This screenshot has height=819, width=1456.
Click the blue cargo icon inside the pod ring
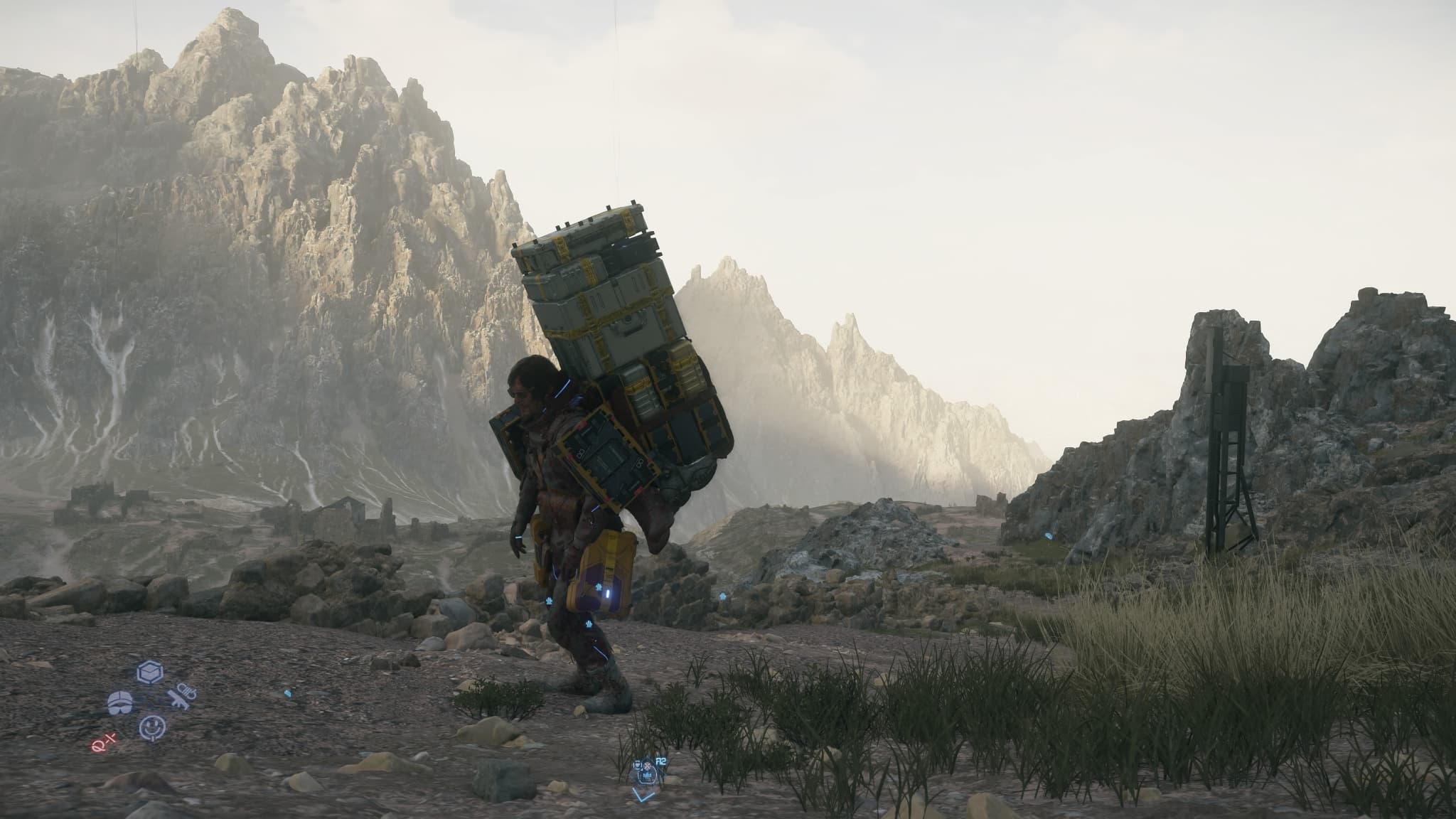coord(647,776)
